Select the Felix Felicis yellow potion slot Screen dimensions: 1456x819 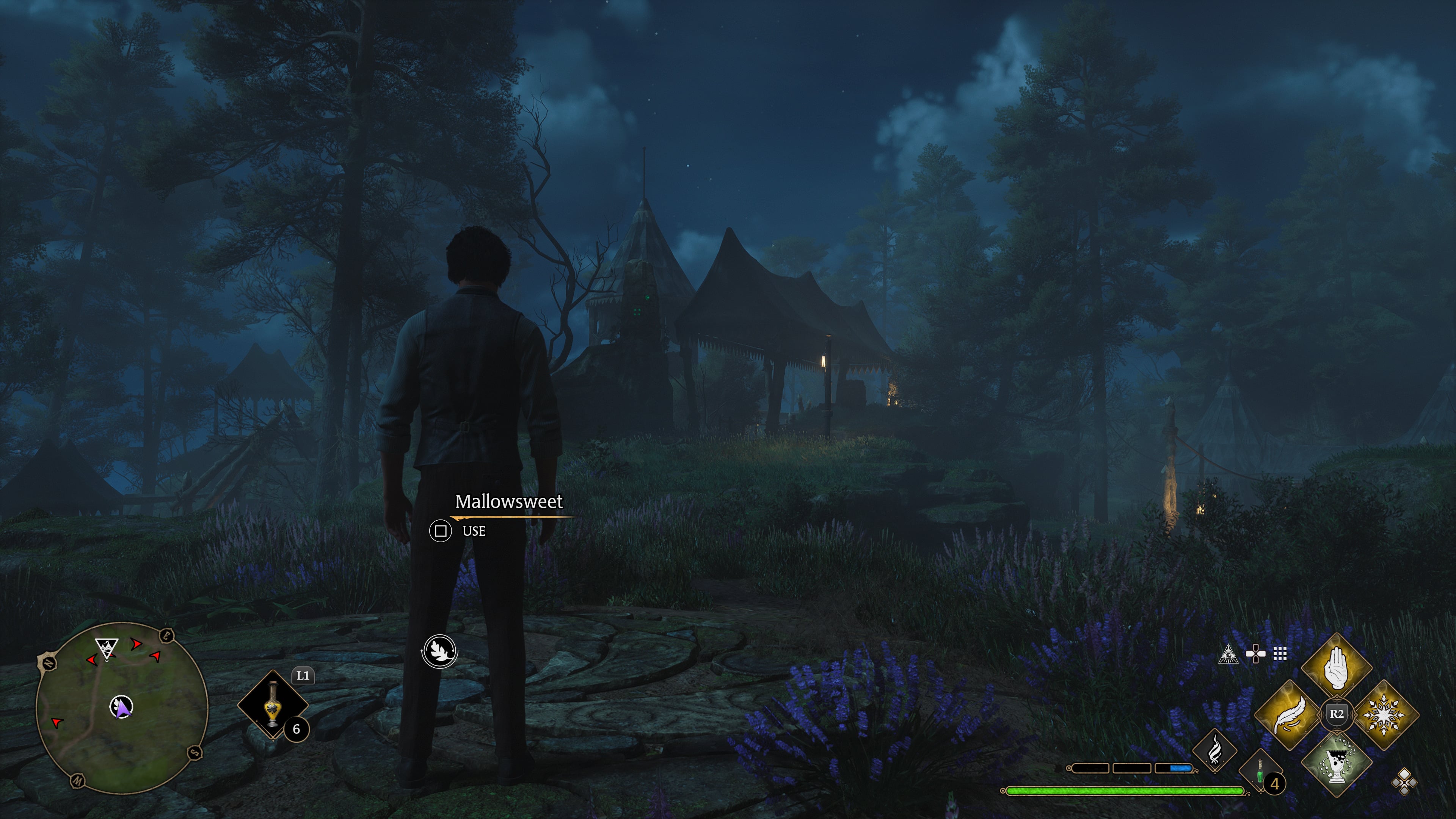(x=273, y=705)
